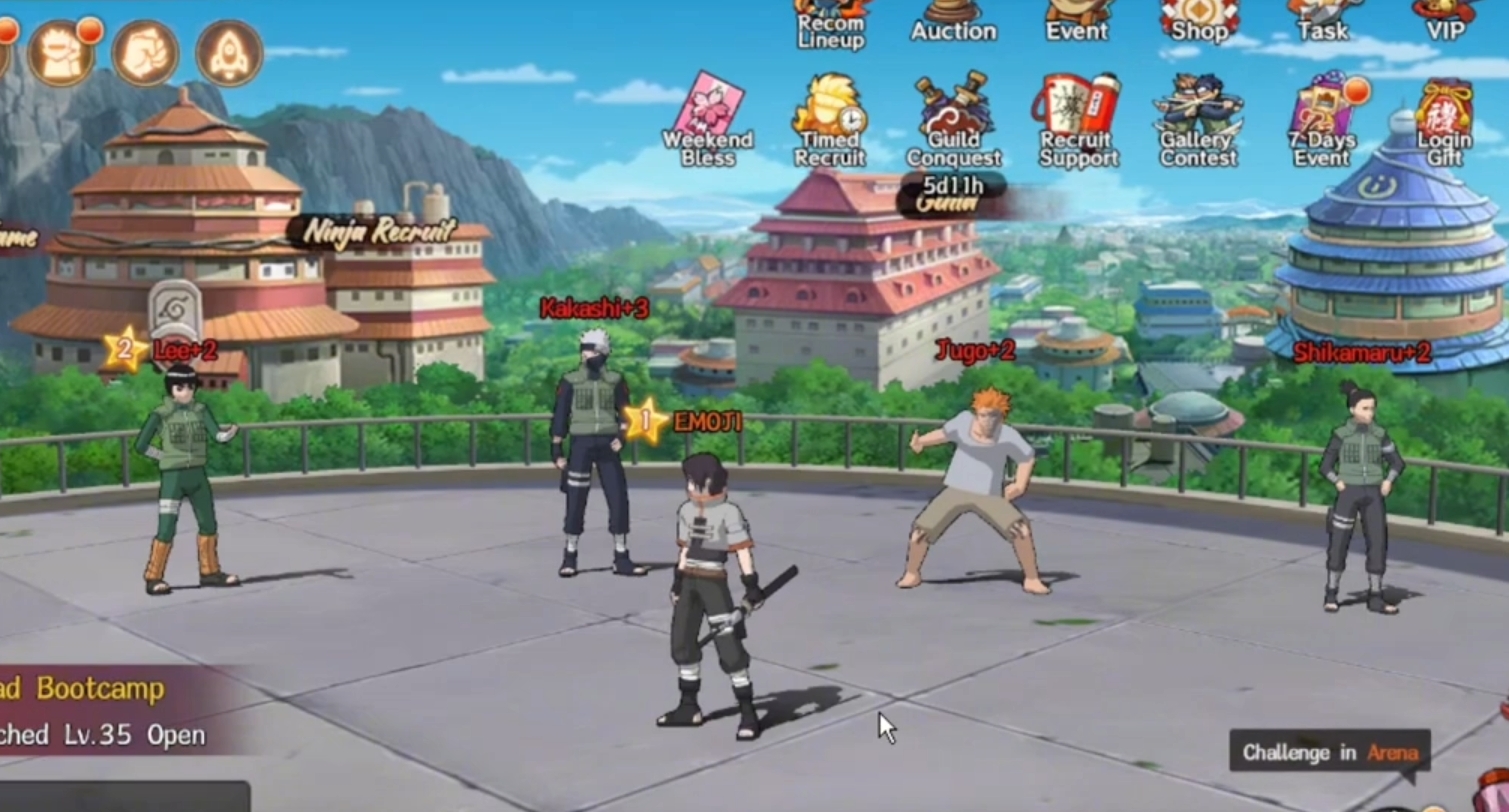Viewport: 1509px width, 812px height.
Task: Open the Timed Recruit icon
Action: click(828, 110)
